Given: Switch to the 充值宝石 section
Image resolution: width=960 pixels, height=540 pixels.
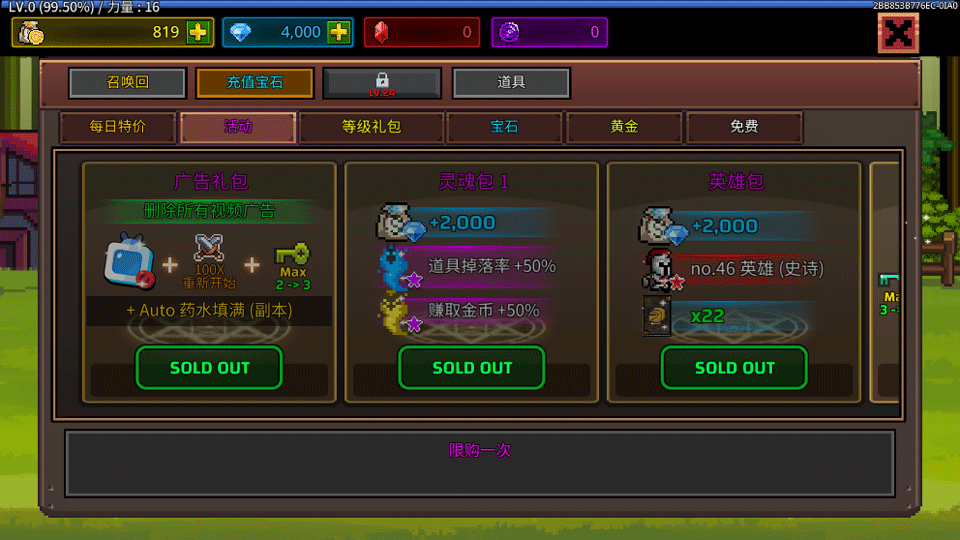Looking at the screenshot, I should pyautogui.click(x=255, y=83).
